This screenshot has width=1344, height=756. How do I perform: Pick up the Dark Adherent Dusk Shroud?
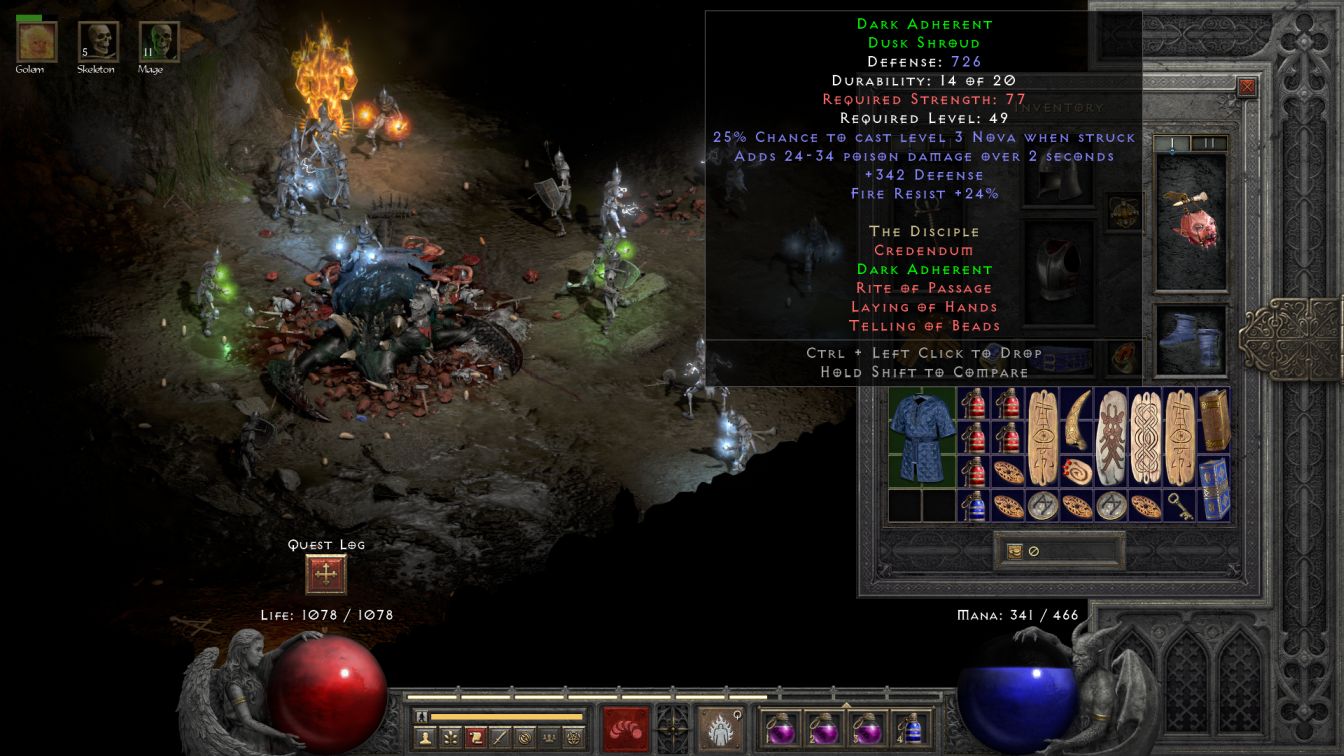tap(921, 436)
